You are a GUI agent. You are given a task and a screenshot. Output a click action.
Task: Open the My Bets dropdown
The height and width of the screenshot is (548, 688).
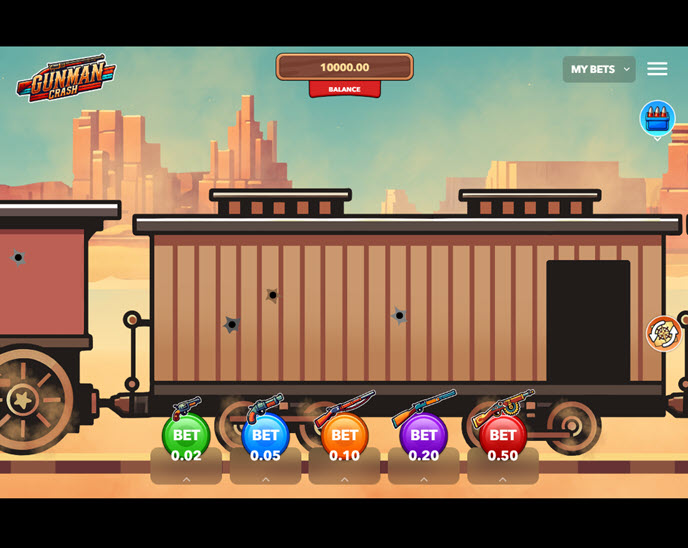[598, 69]
